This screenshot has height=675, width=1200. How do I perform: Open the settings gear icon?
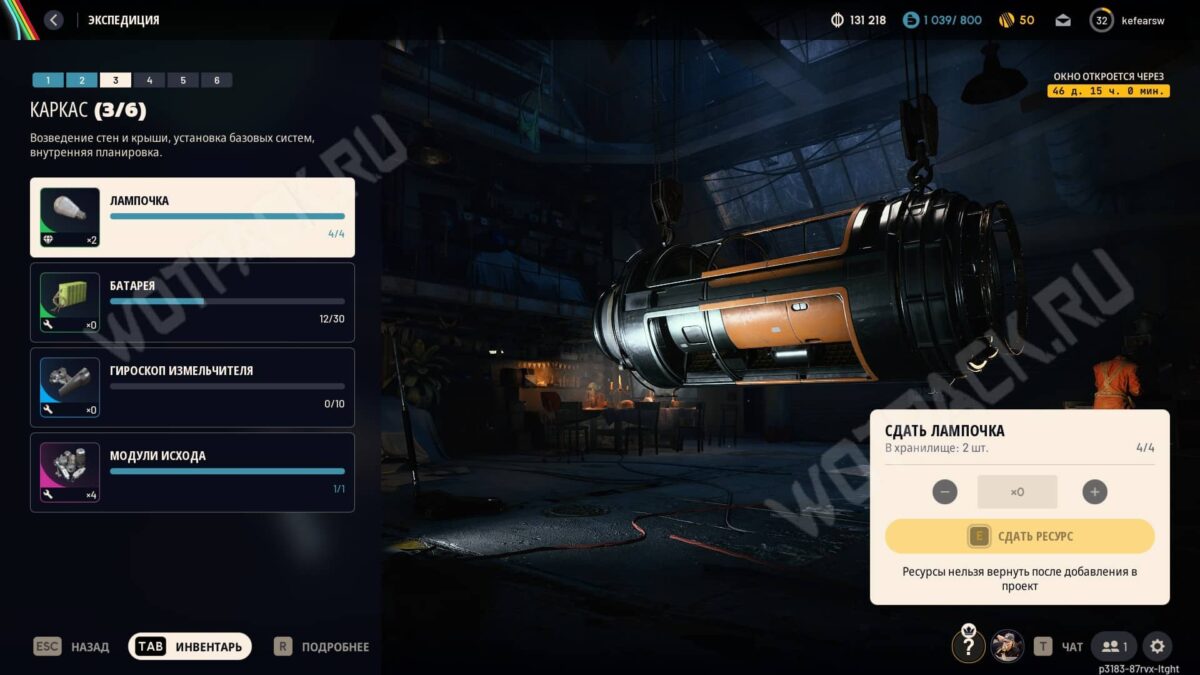pos(1157,646)
